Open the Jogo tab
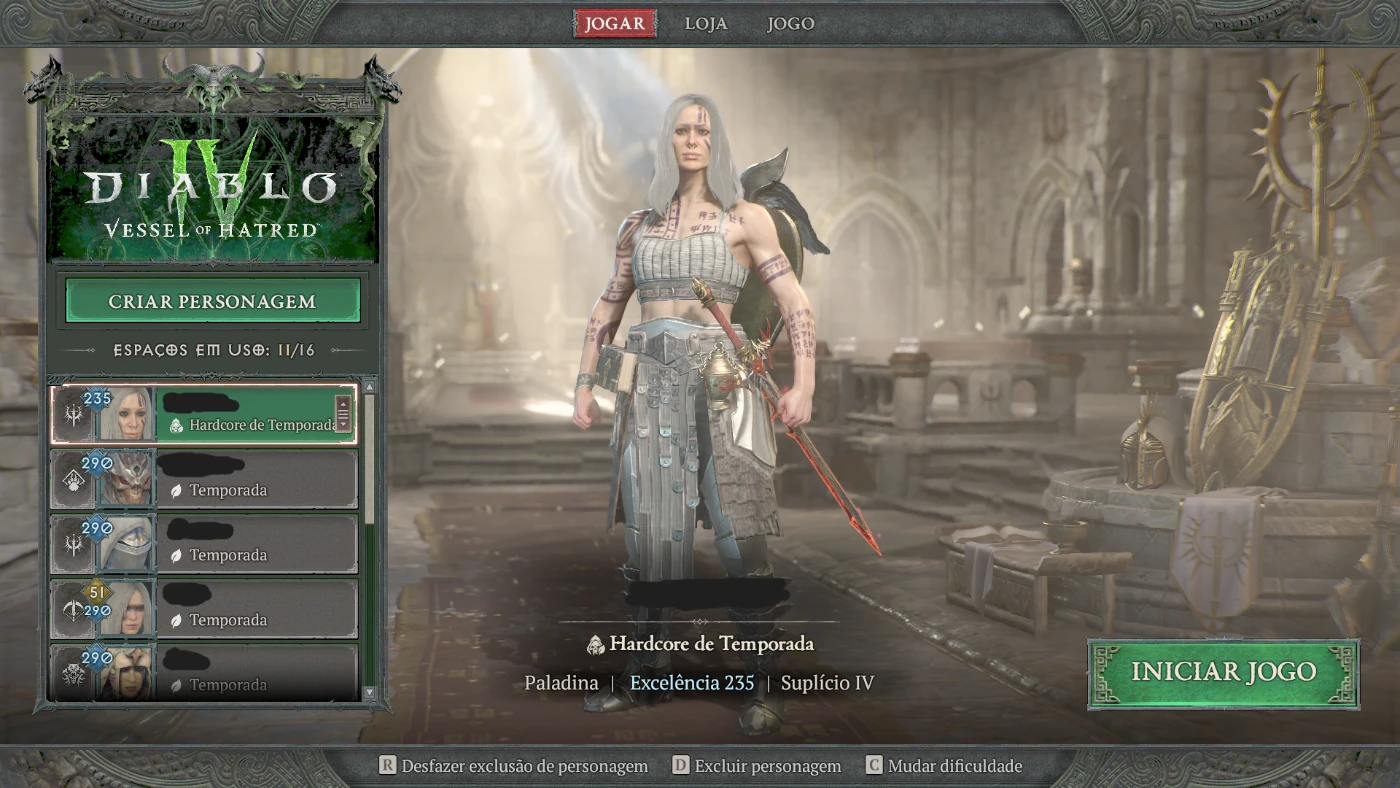The image size is (1400, 788). pos(790,24)
